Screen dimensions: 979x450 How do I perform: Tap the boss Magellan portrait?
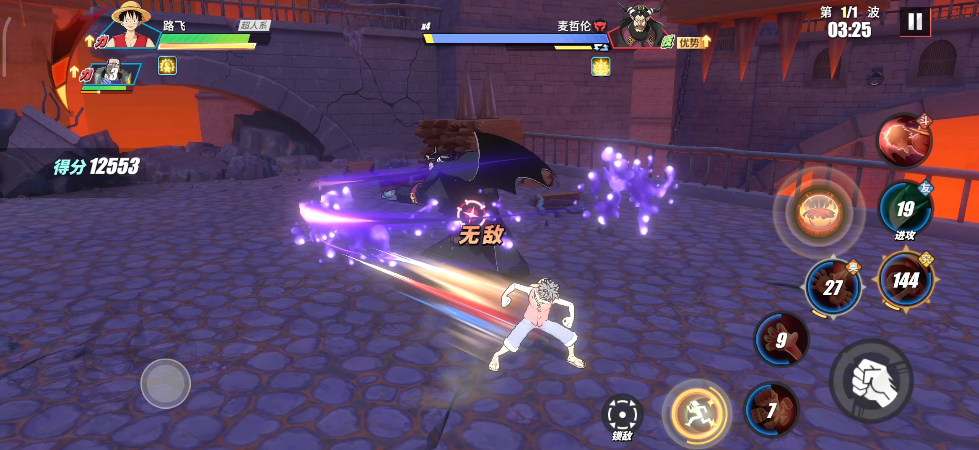coord(640,27)
